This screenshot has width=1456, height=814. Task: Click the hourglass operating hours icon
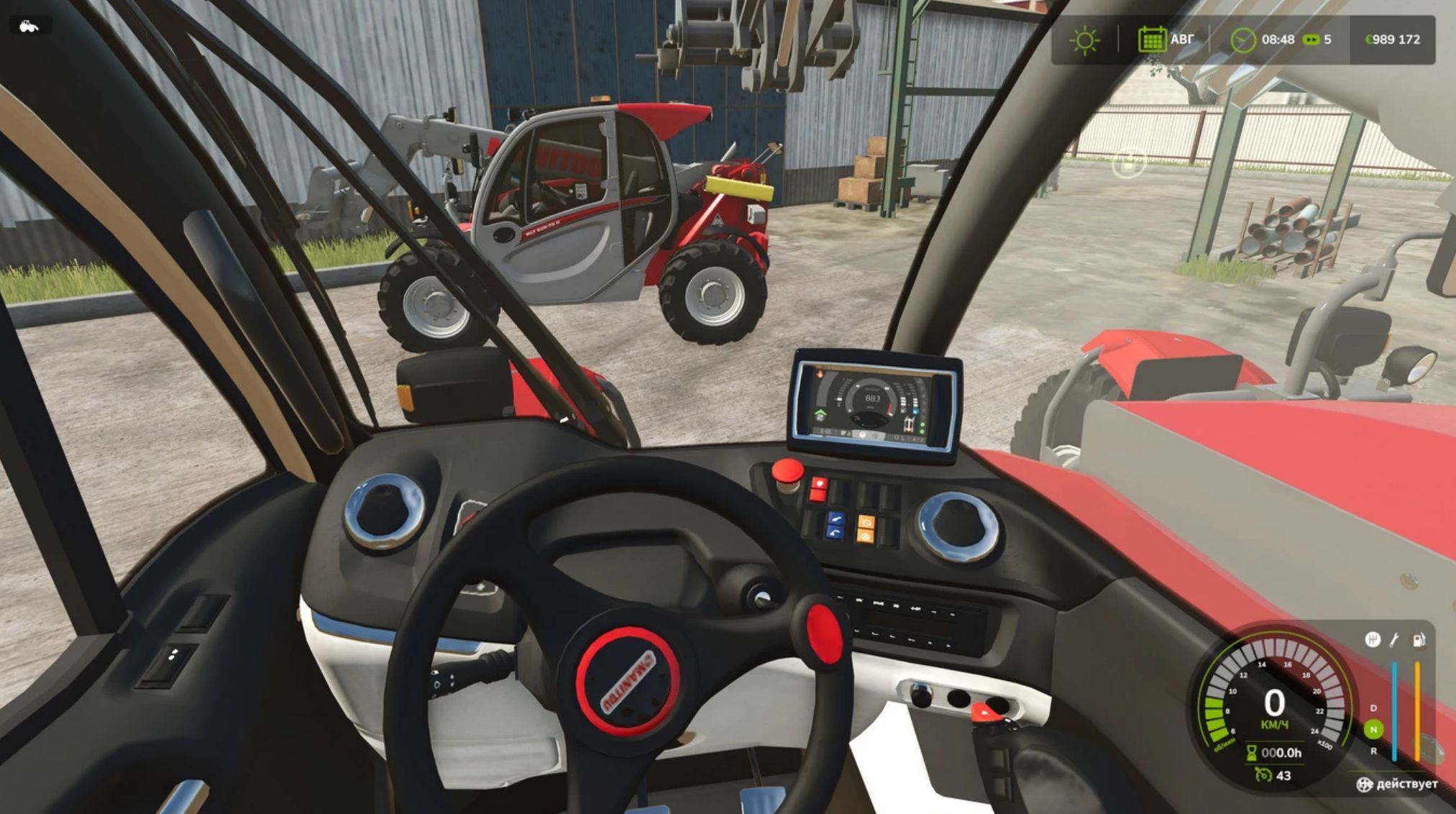pyautogui.click(x=1252, y=753)
